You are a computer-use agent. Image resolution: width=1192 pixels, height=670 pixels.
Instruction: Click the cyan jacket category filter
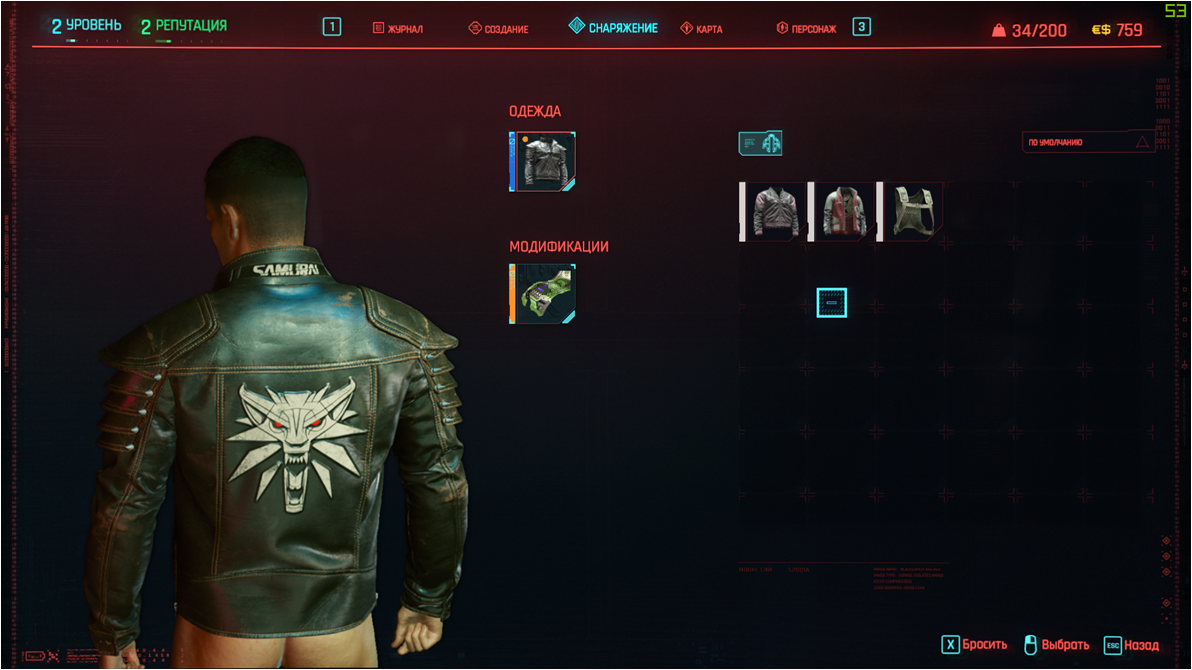click(x=760, y=144)
